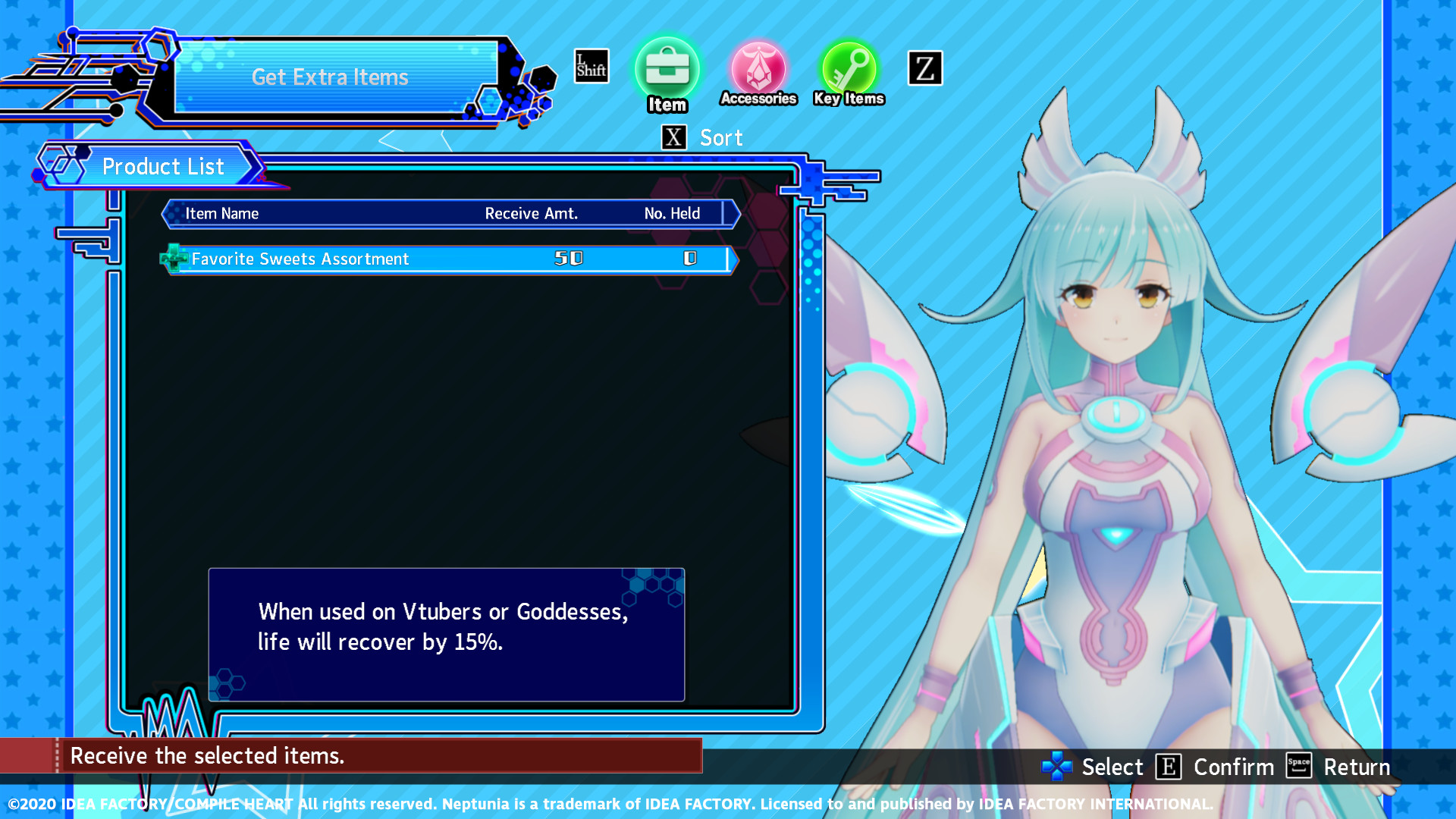Viewport: 1456px width, 819px height.
Task: Open the Product List tab
Action: pos(163,166)
